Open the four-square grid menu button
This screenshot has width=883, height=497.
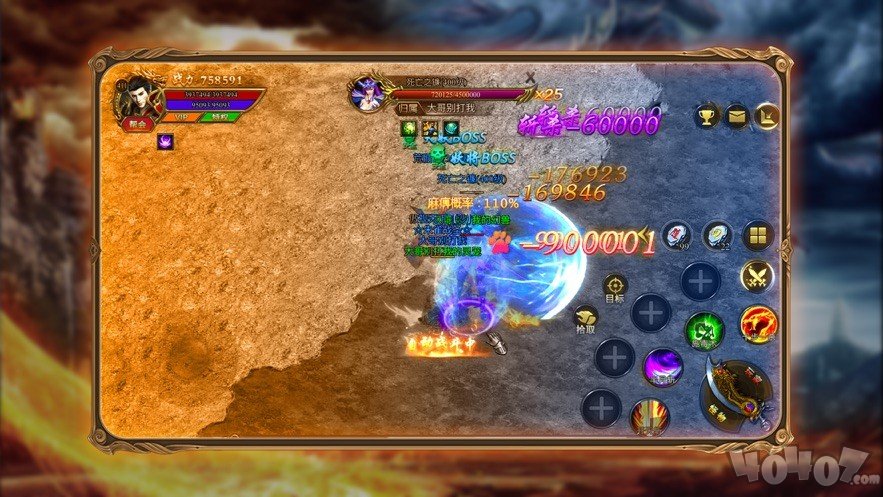(x=758, y=237)
